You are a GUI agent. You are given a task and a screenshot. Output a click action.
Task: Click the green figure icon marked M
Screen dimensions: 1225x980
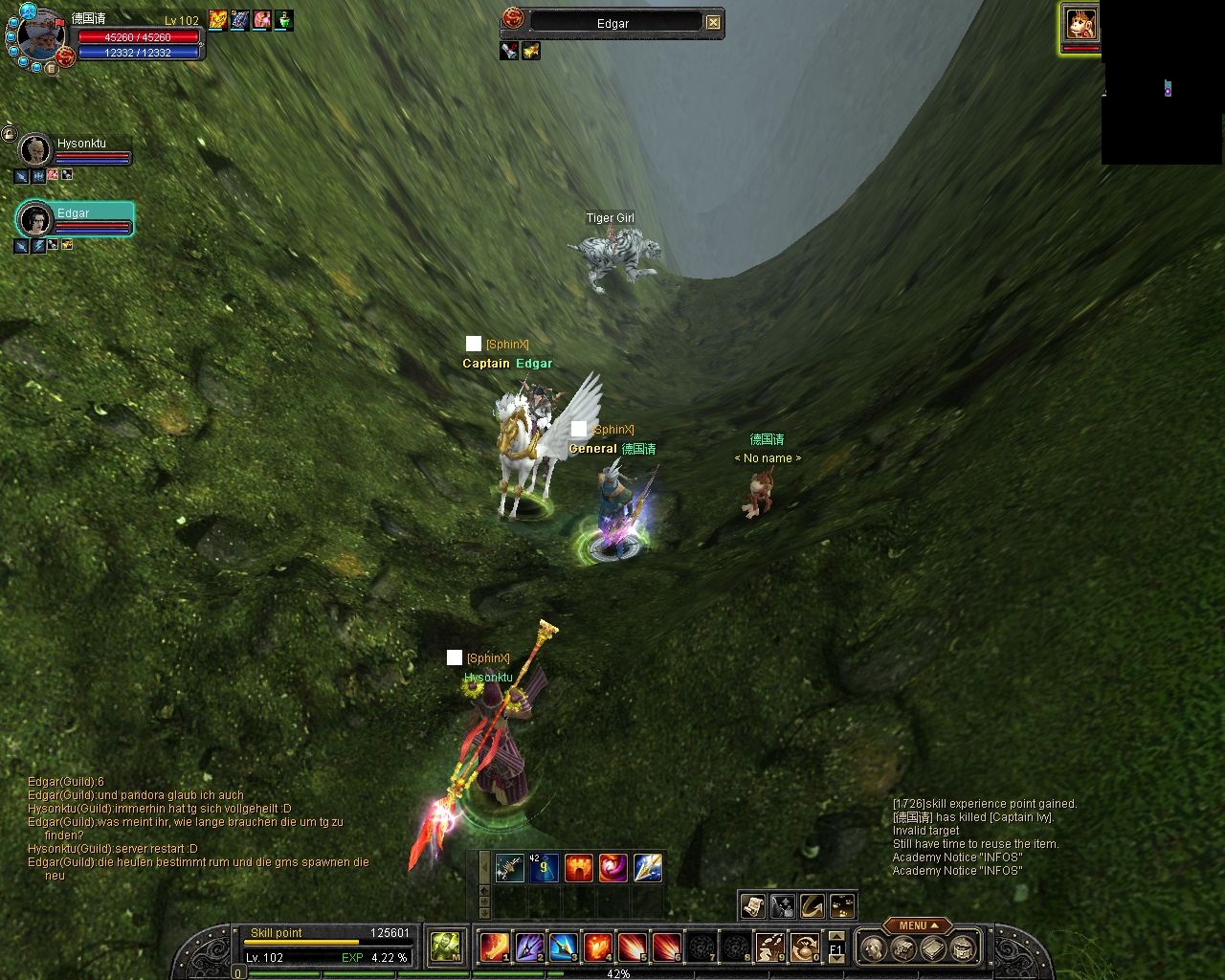coord(446,947)
